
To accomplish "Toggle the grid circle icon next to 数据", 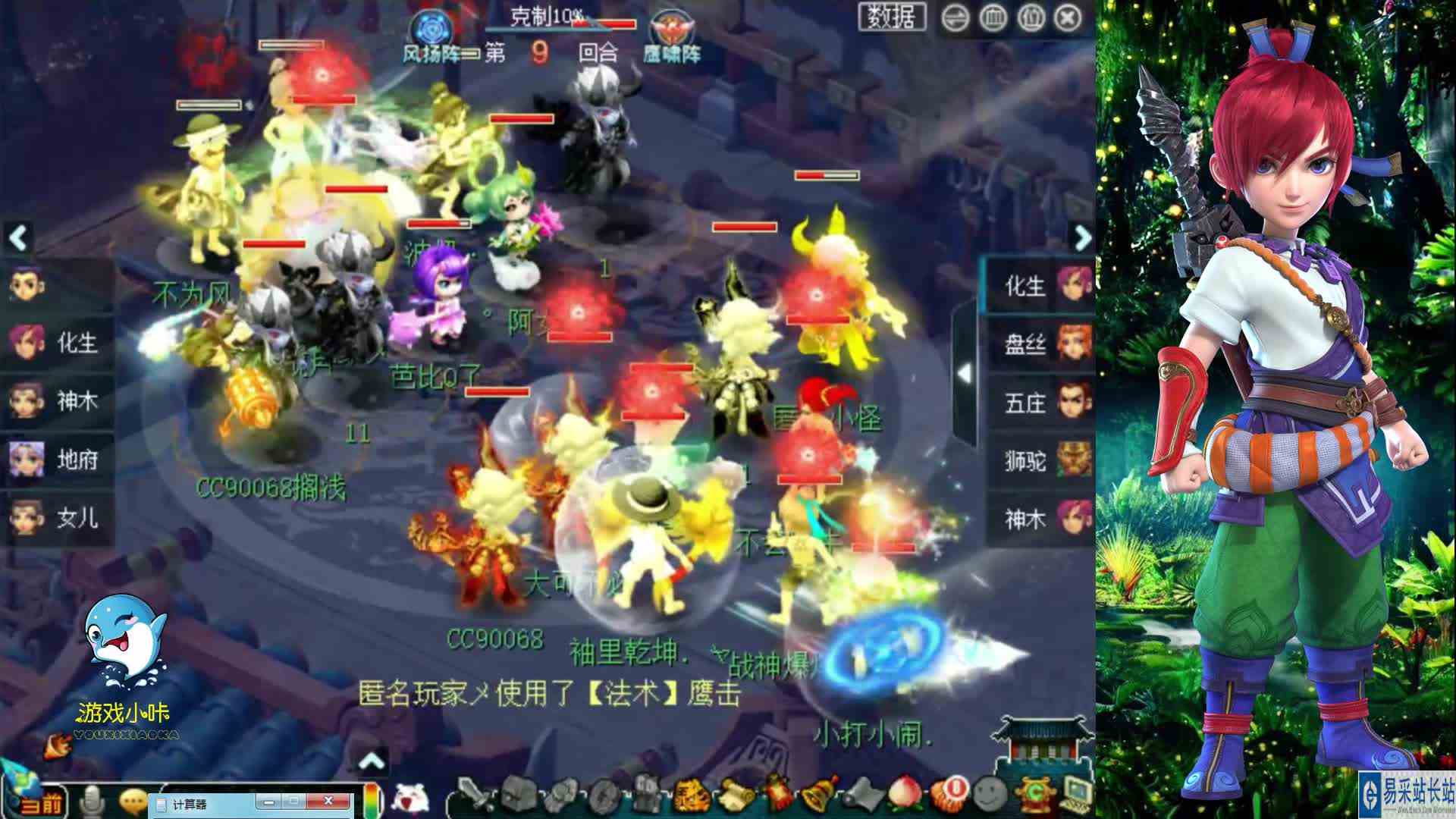I will (993, 15).
